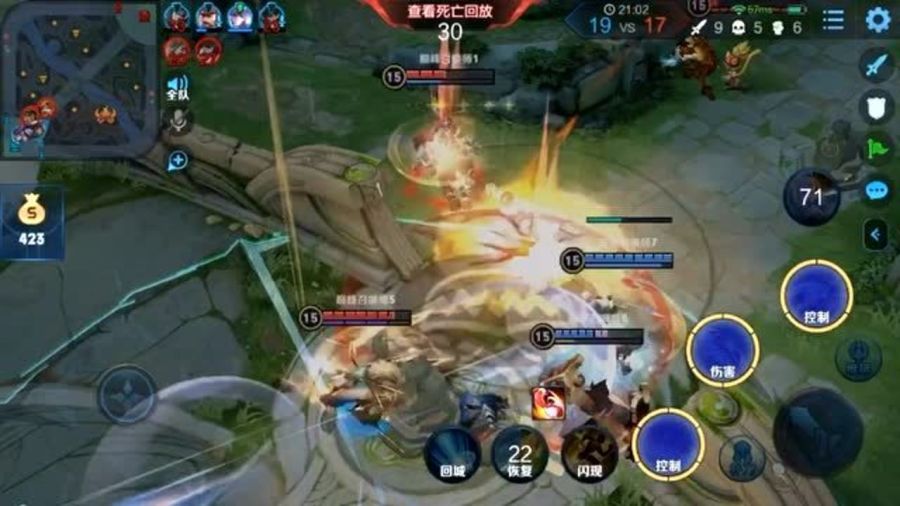Send the green flag gather signal
This screenshot has width=900, height=506.
pyautogui.click(x=877, y=149)
